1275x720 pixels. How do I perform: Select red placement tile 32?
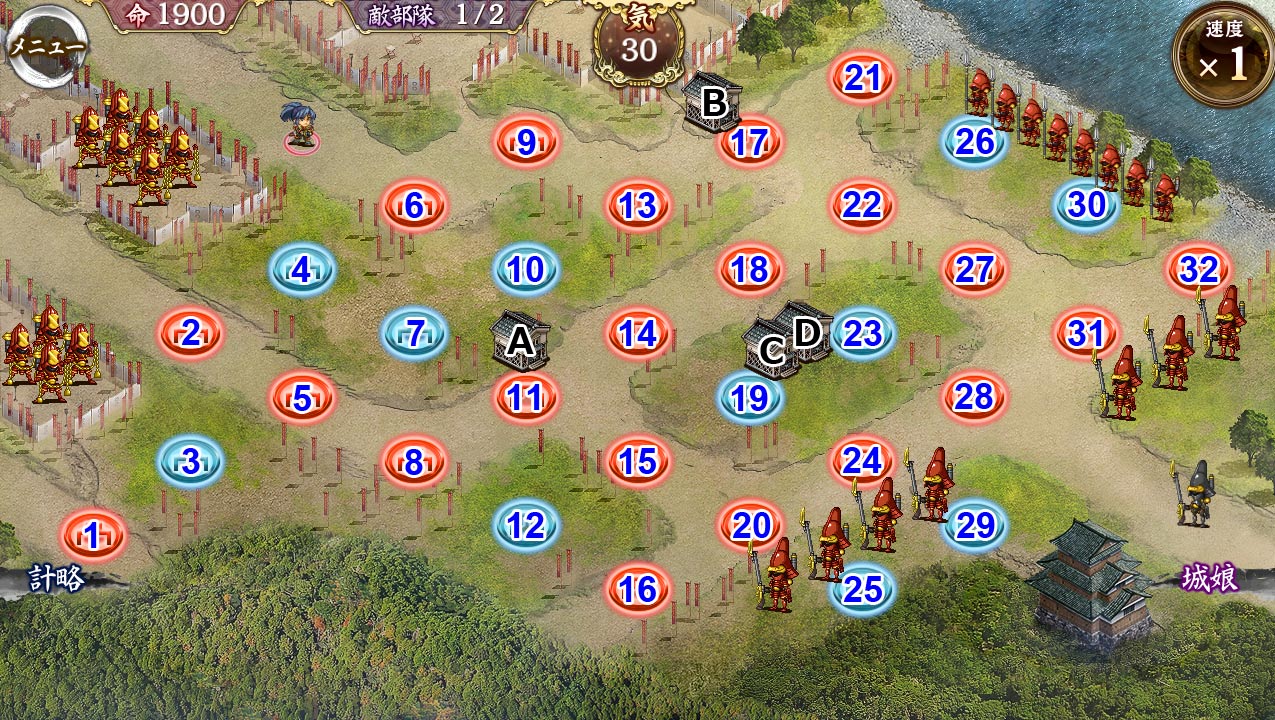[1198, 269]
